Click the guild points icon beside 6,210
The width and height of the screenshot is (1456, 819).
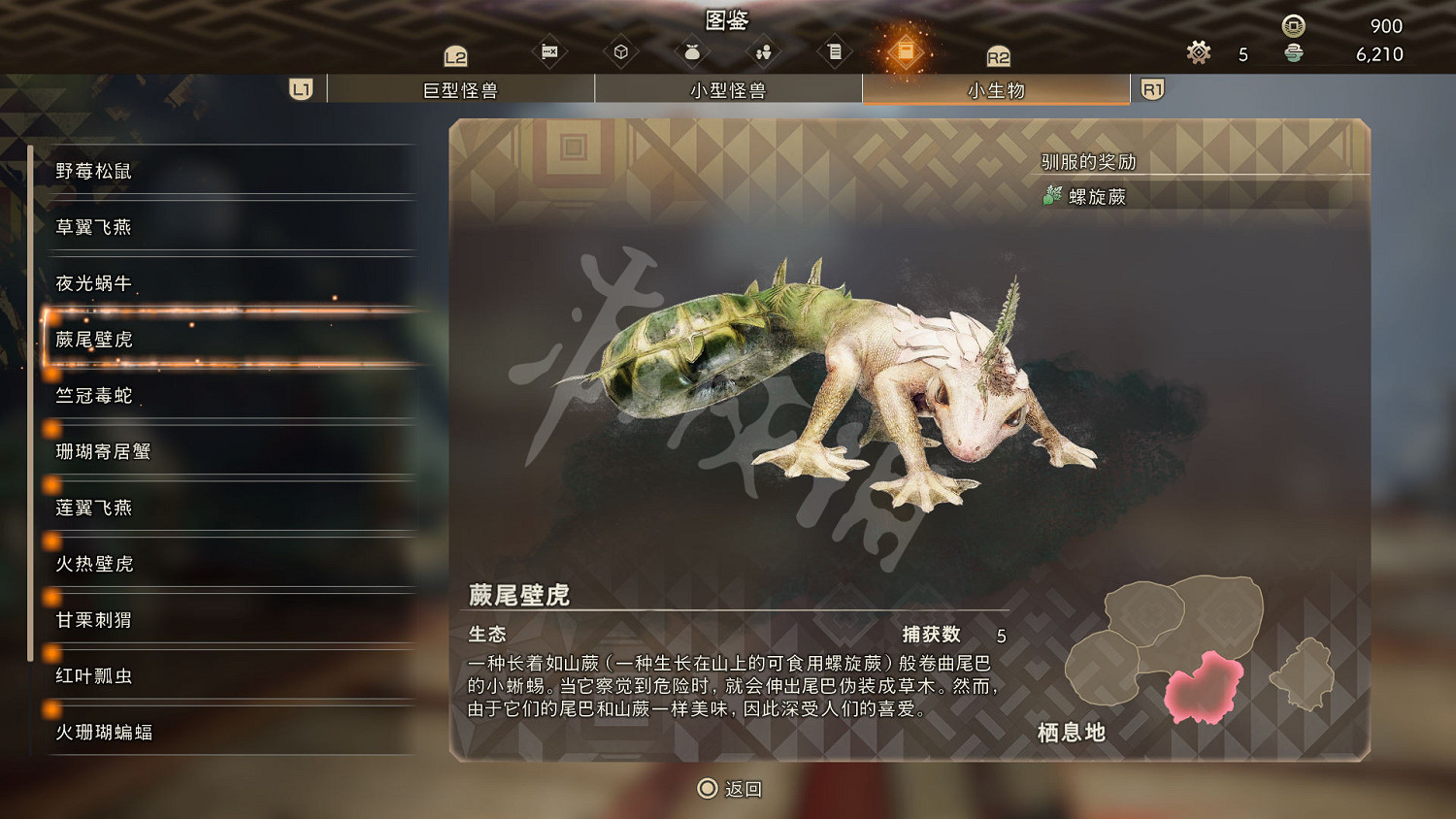click(1295, 55)
